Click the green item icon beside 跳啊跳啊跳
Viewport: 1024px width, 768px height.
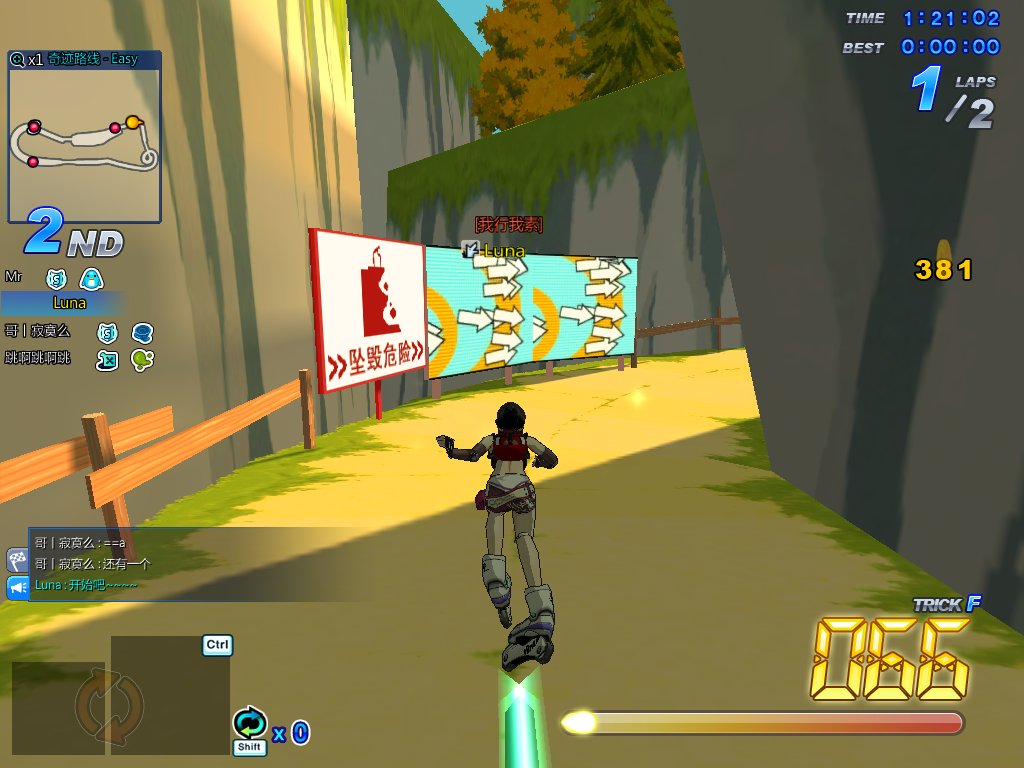tap(142, 359)
